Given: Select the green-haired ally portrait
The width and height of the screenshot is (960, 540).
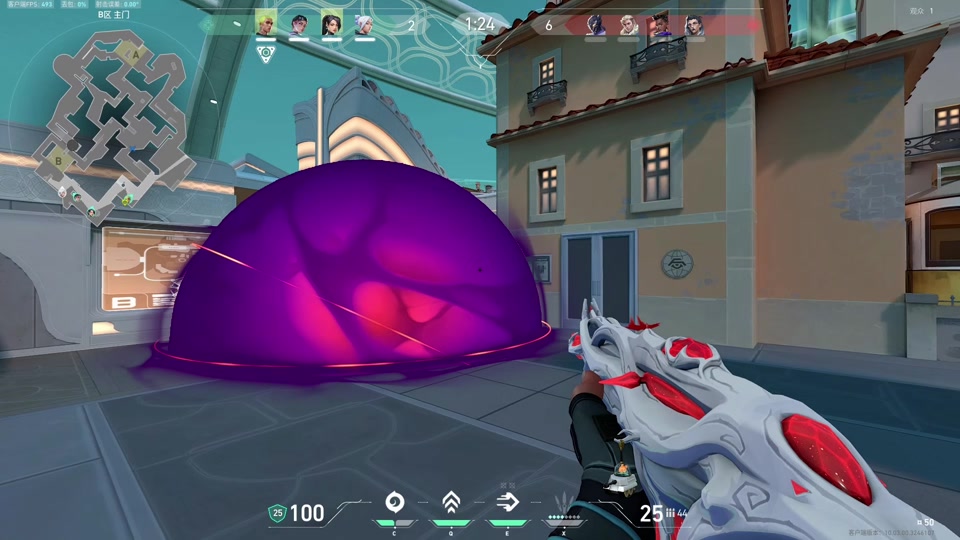Looking at the screenshot, I should coord(266,24).
